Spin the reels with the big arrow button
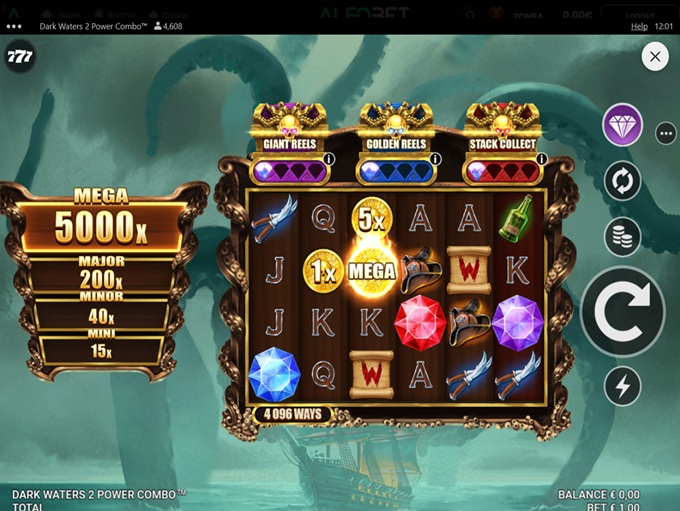This screenshot has width=680, height=511. tap(622, 312)
